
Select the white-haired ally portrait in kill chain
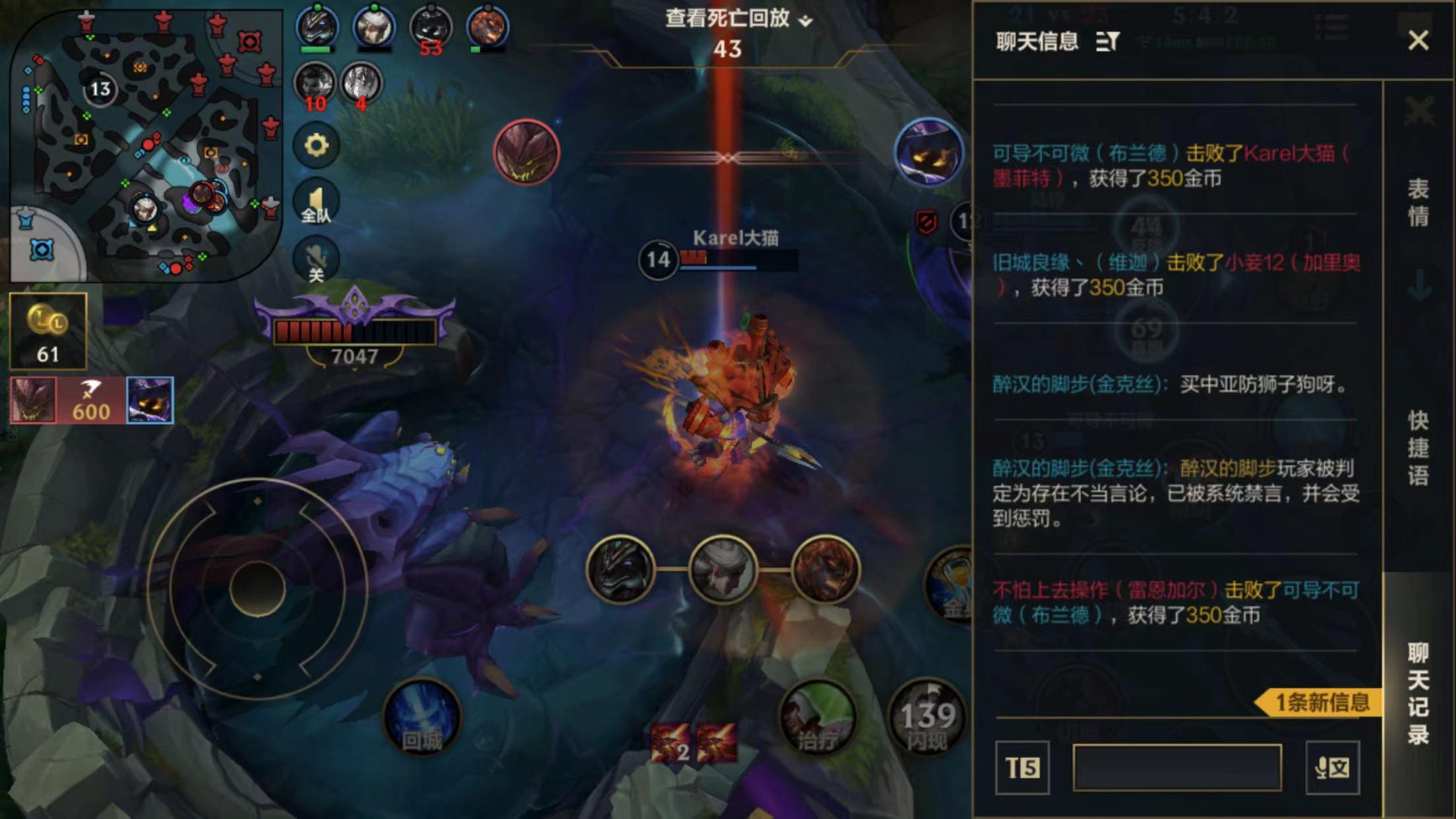[x=723, y=570]
